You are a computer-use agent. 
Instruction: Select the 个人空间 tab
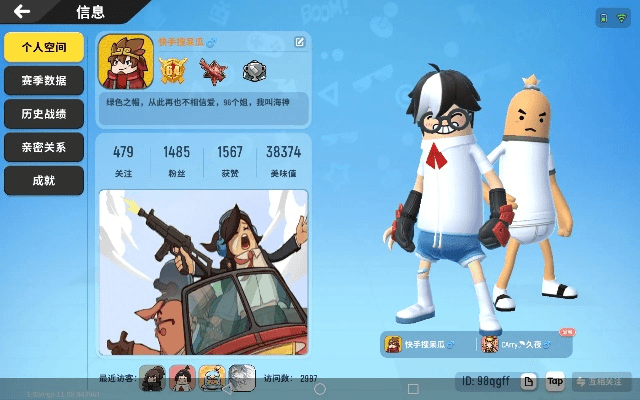43,47
